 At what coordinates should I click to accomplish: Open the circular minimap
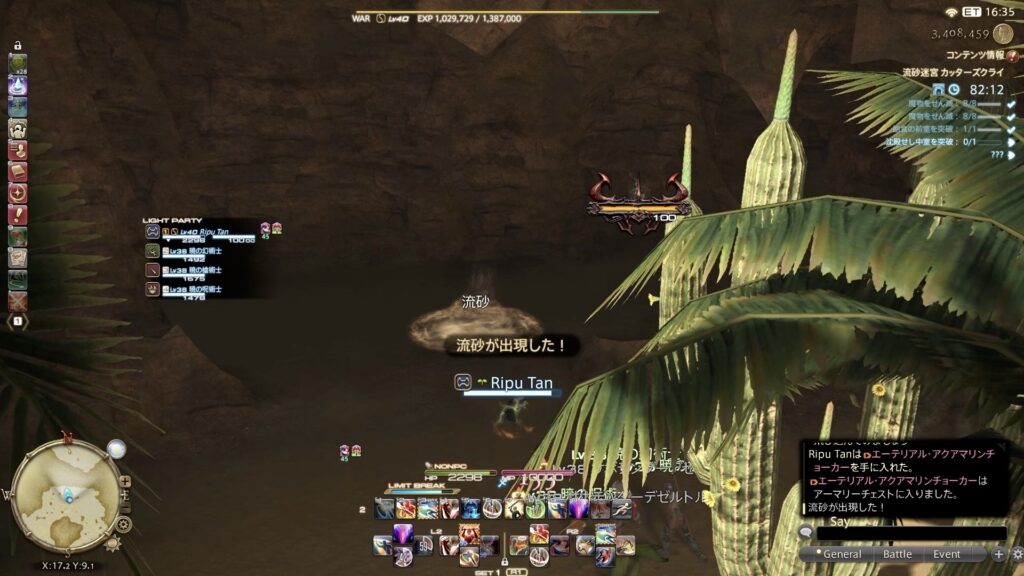point(66,490)
